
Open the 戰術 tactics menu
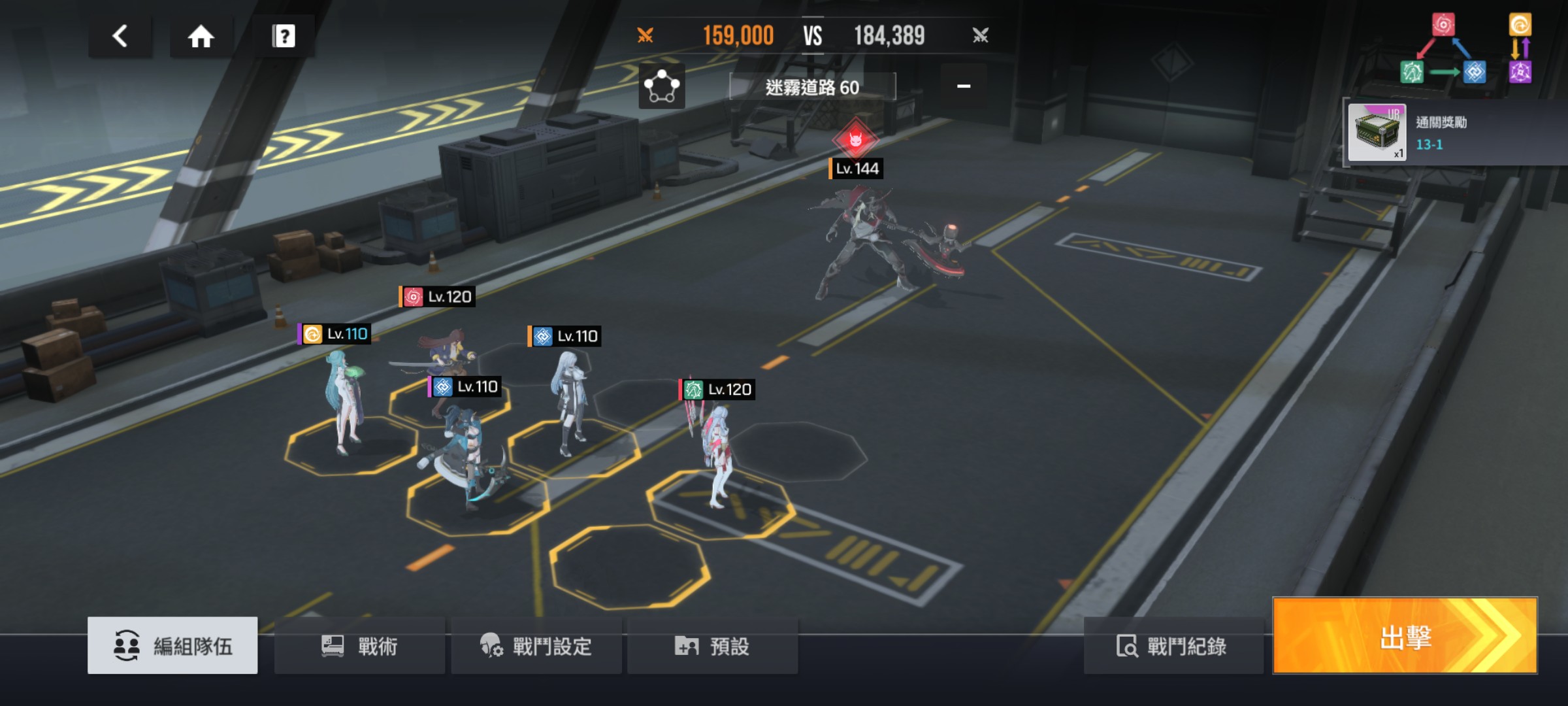click(359, 646)
